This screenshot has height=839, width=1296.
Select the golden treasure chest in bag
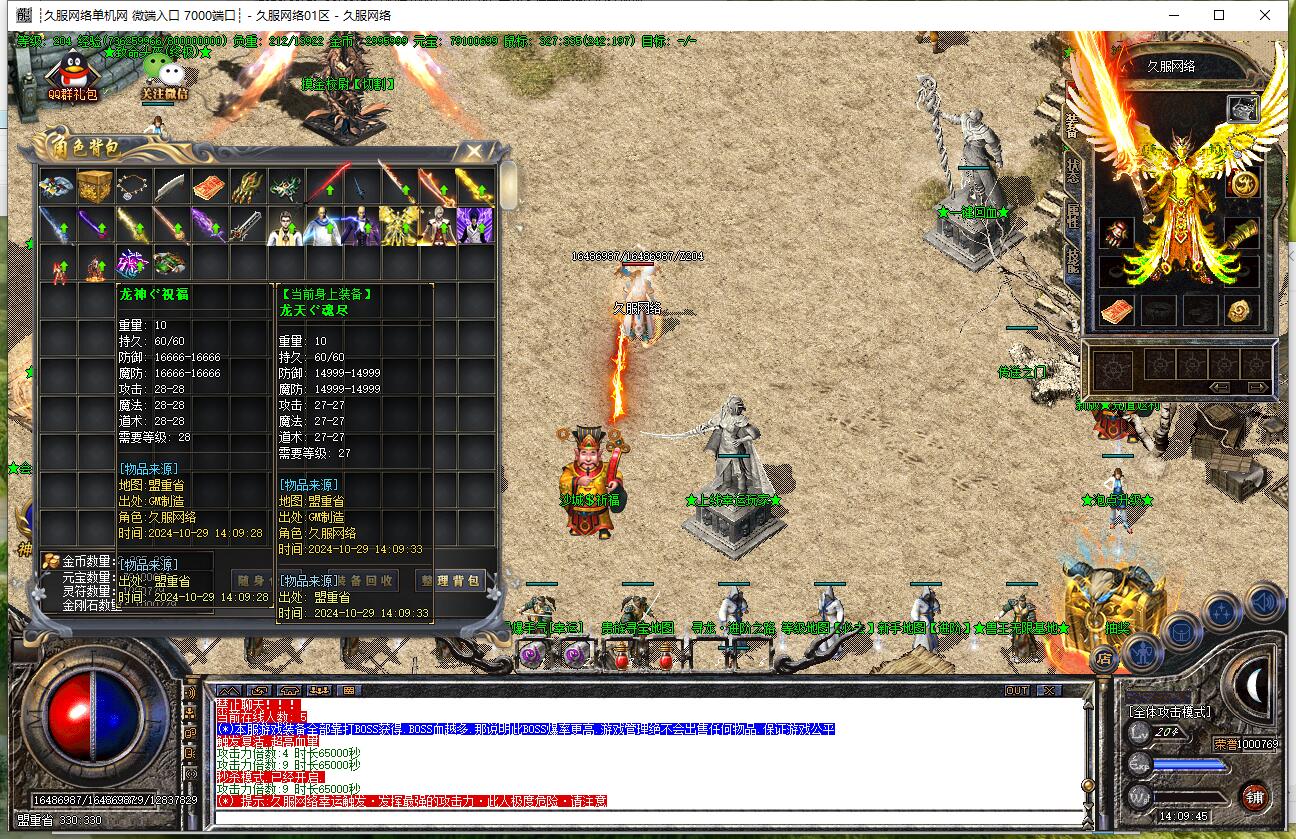pyautogui.click(x=95, y=186)
